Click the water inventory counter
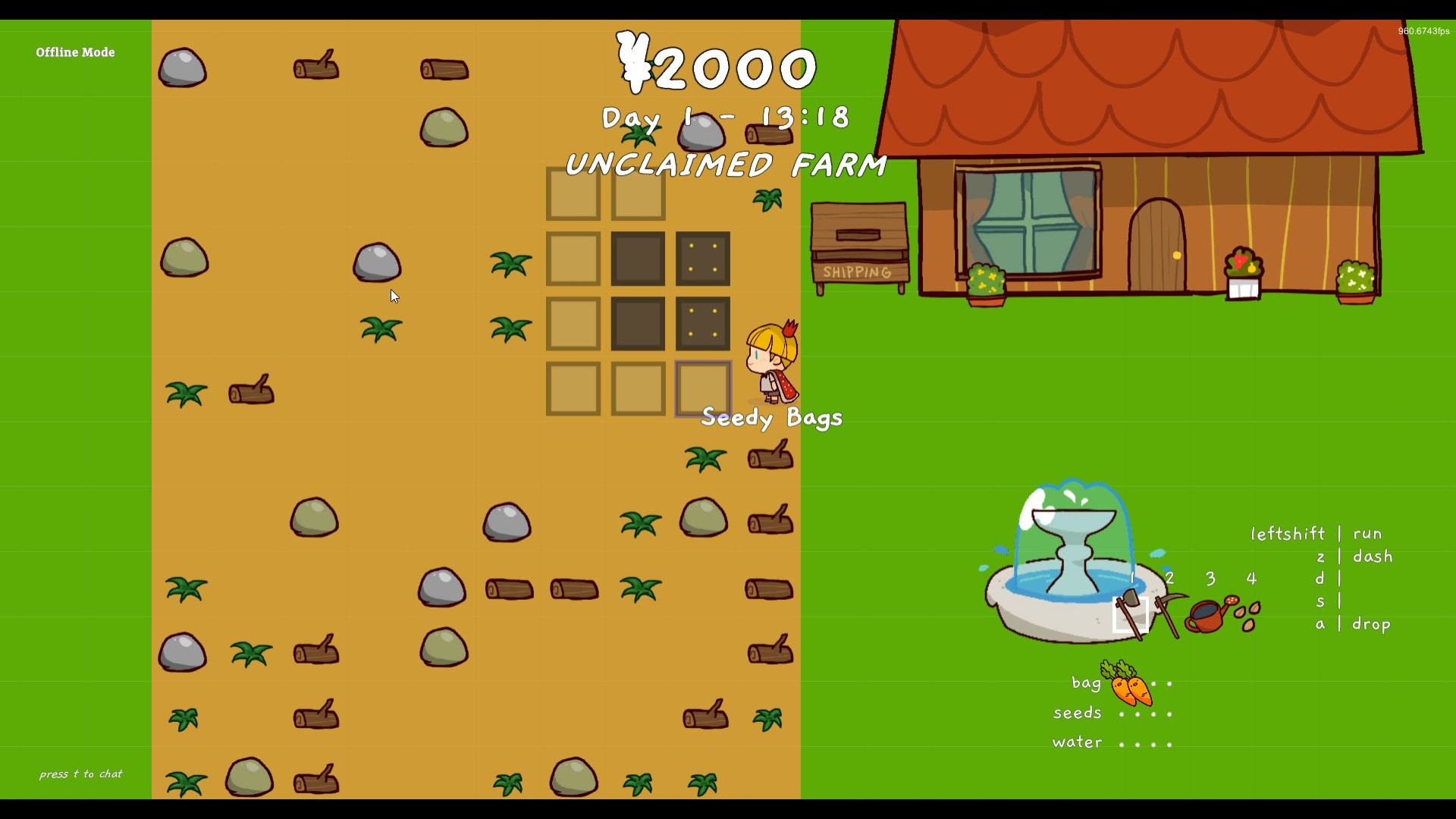1456x819 pixels. (1076, 742)
